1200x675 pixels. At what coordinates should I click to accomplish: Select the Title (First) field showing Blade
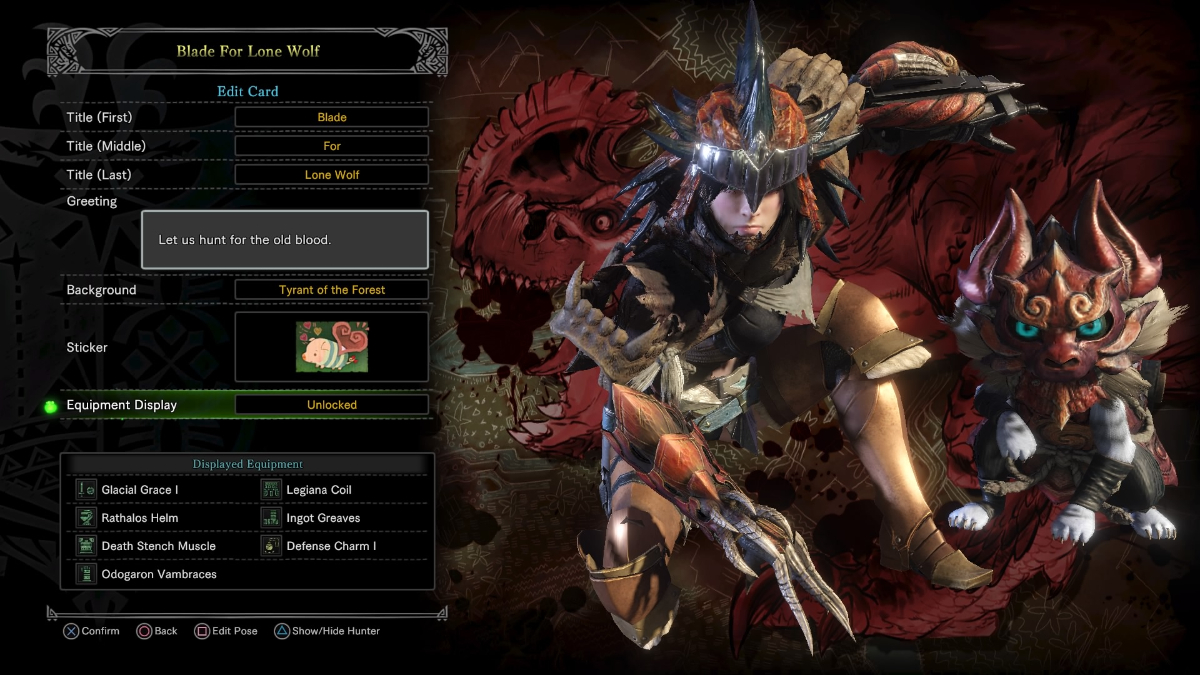(x=331, y=117)
